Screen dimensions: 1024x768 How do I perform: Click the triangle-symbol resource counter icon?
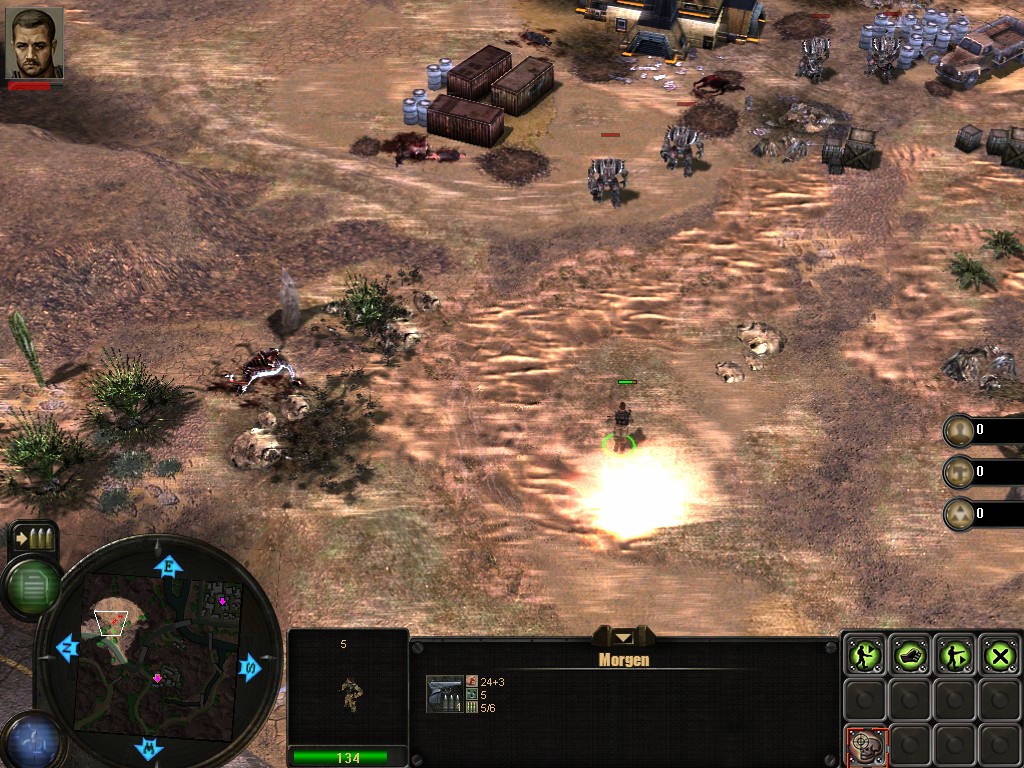(959, 513)
